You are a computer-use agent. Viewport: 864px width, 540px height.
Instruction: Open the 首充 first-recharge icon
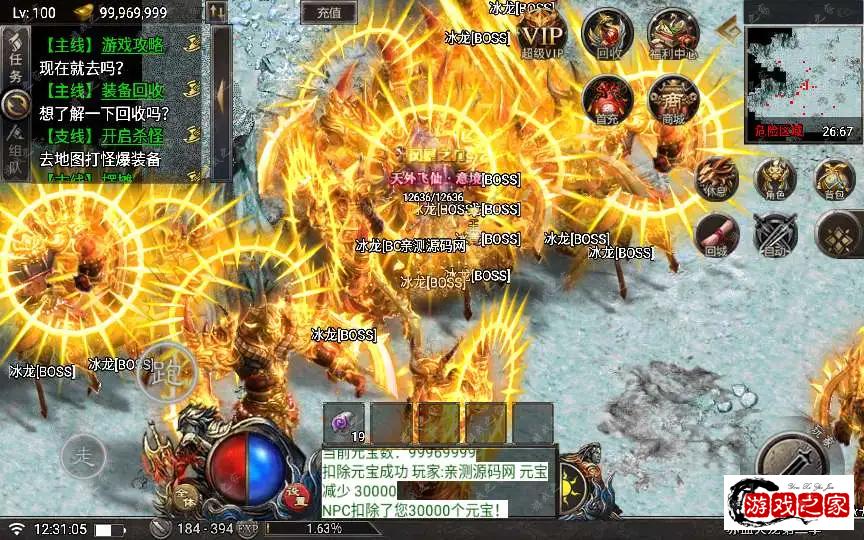pos(607,100)
